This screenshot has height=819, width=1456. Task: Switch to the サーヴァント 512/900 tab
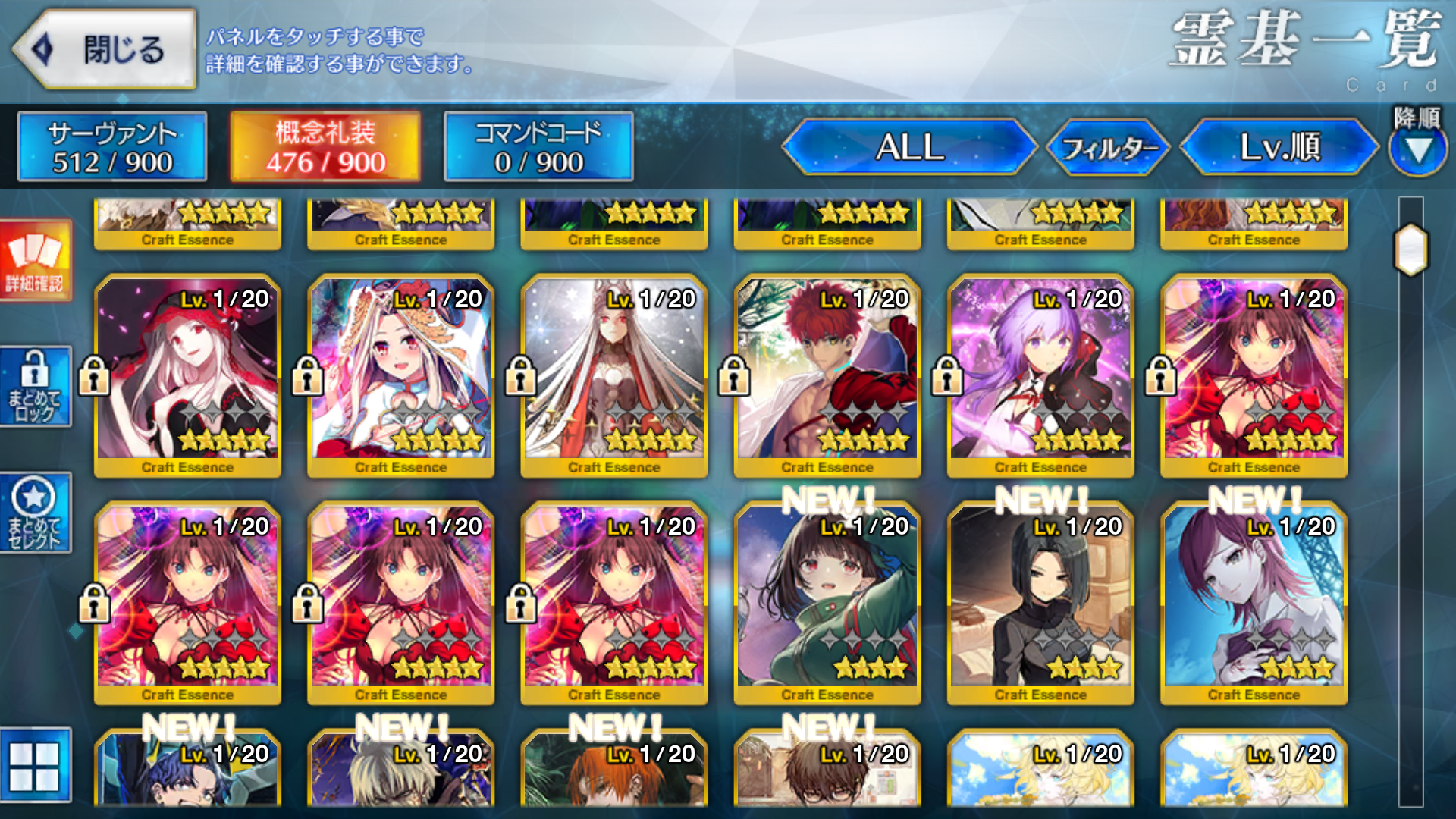point(111,146)
